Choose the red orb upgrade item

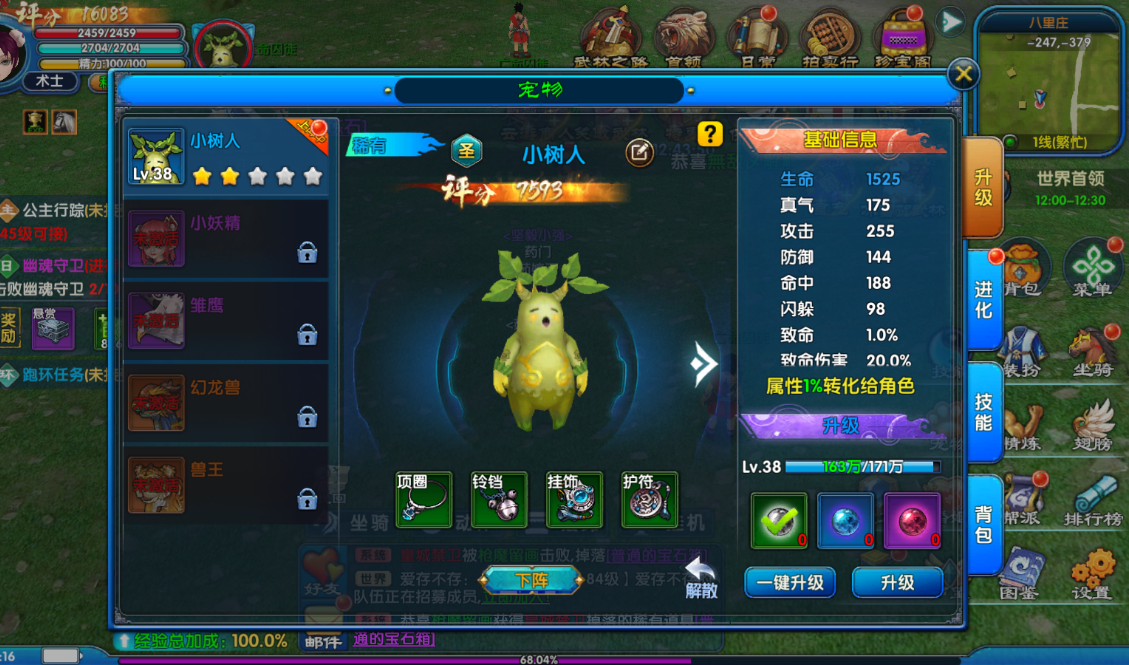click(x=912, y=521)
